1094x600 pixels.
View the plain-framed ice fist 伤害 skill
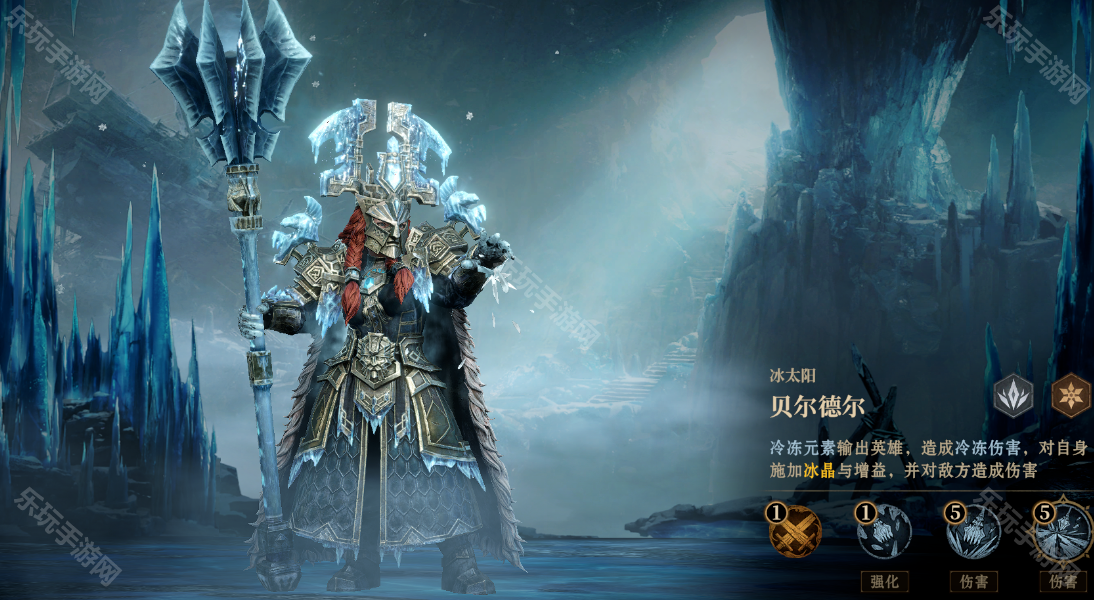point(974,532)
